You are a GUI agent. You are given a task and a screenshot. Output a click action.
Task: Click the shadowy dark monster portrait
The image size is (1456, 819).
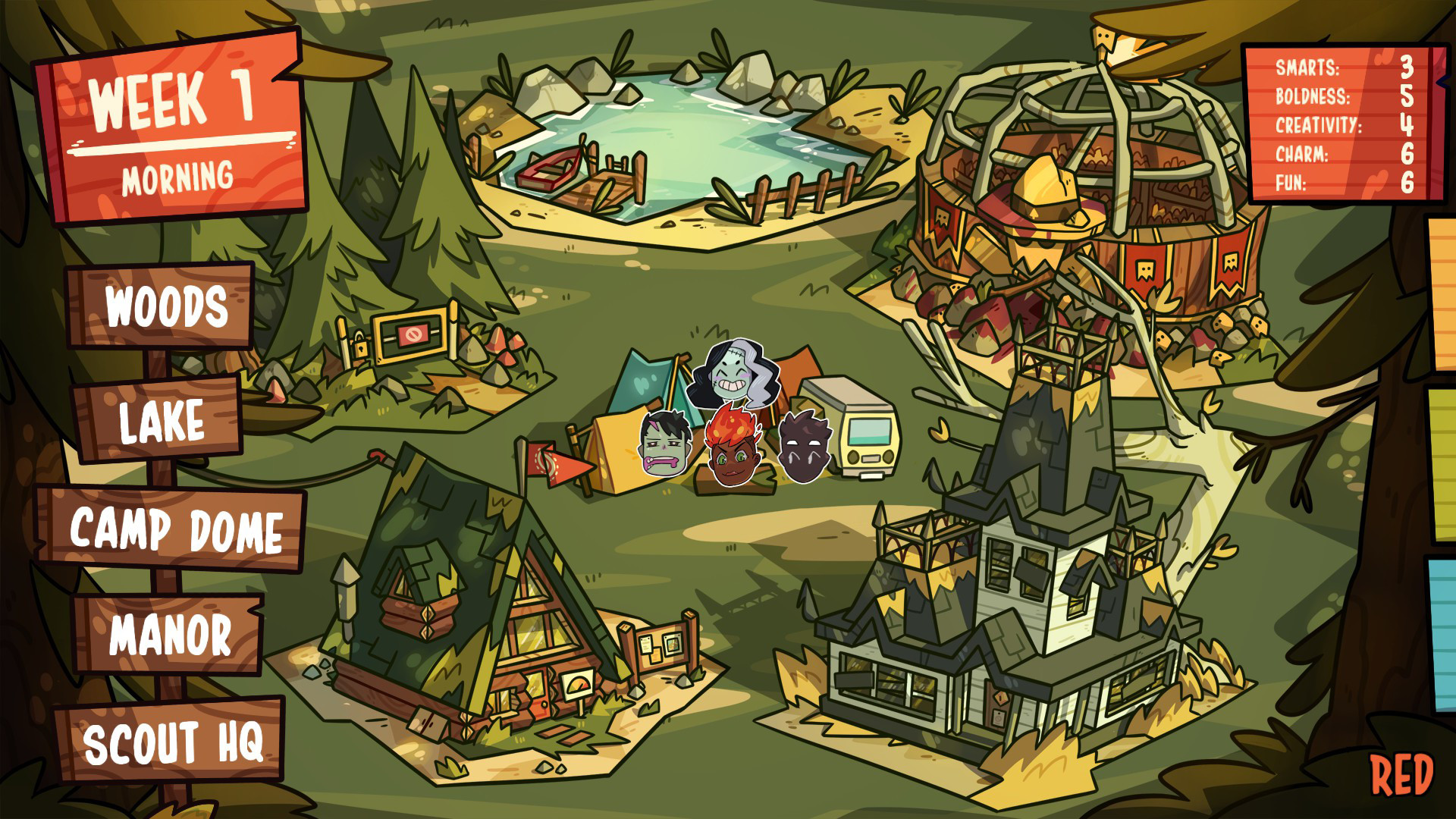(x=807, y=444)
